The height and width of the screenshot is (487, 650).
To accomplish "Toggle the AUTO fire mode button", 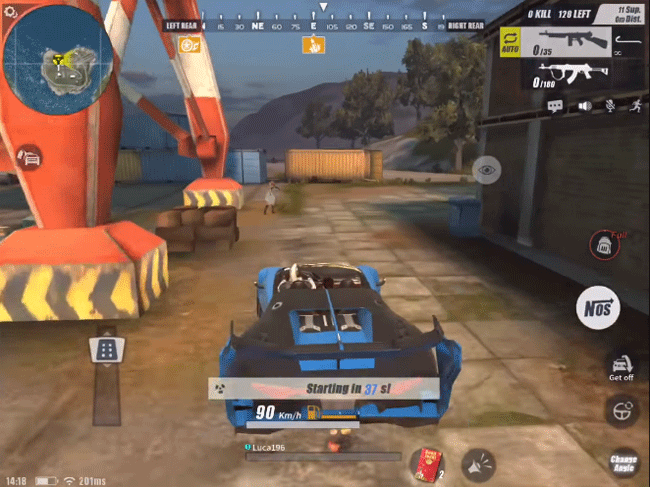I will (510, 44).
